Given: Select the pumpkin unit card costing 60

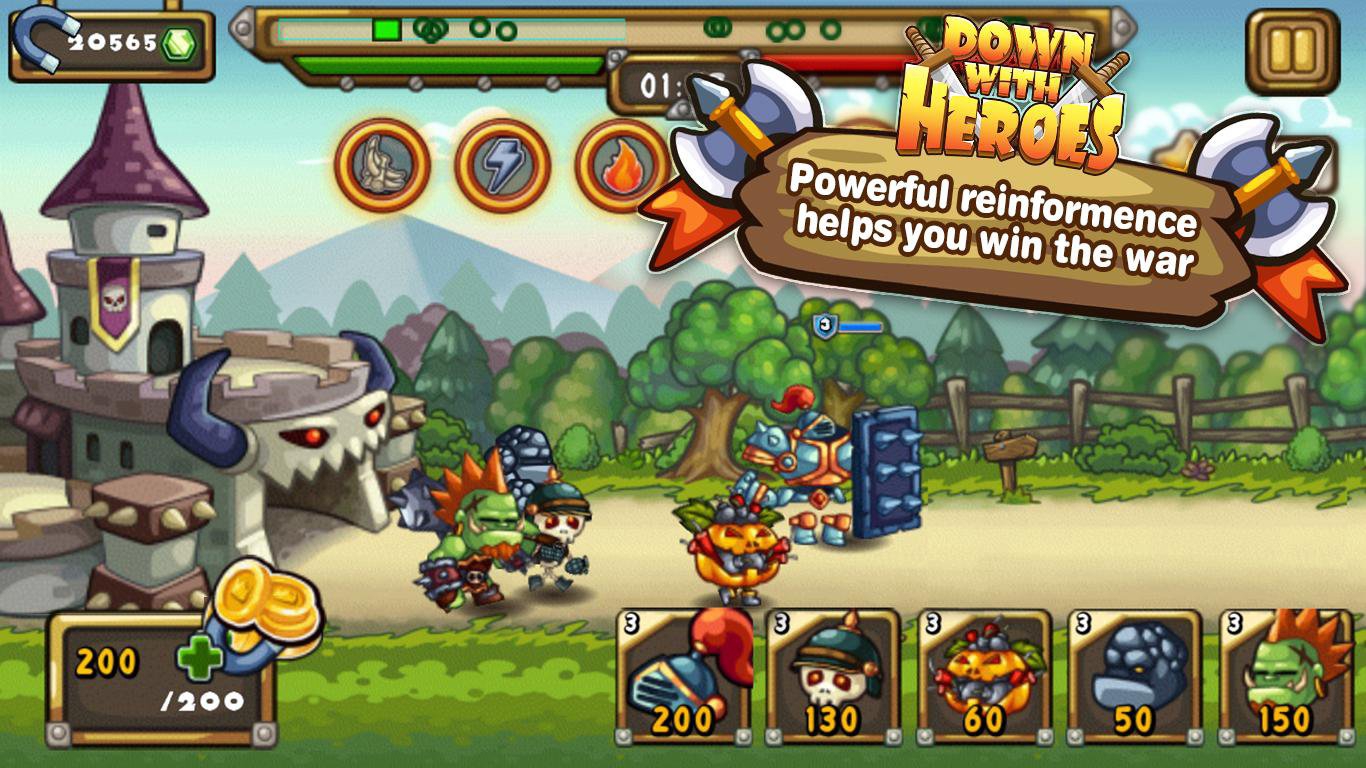Looking at the screenshot, I should coord(984,677).
